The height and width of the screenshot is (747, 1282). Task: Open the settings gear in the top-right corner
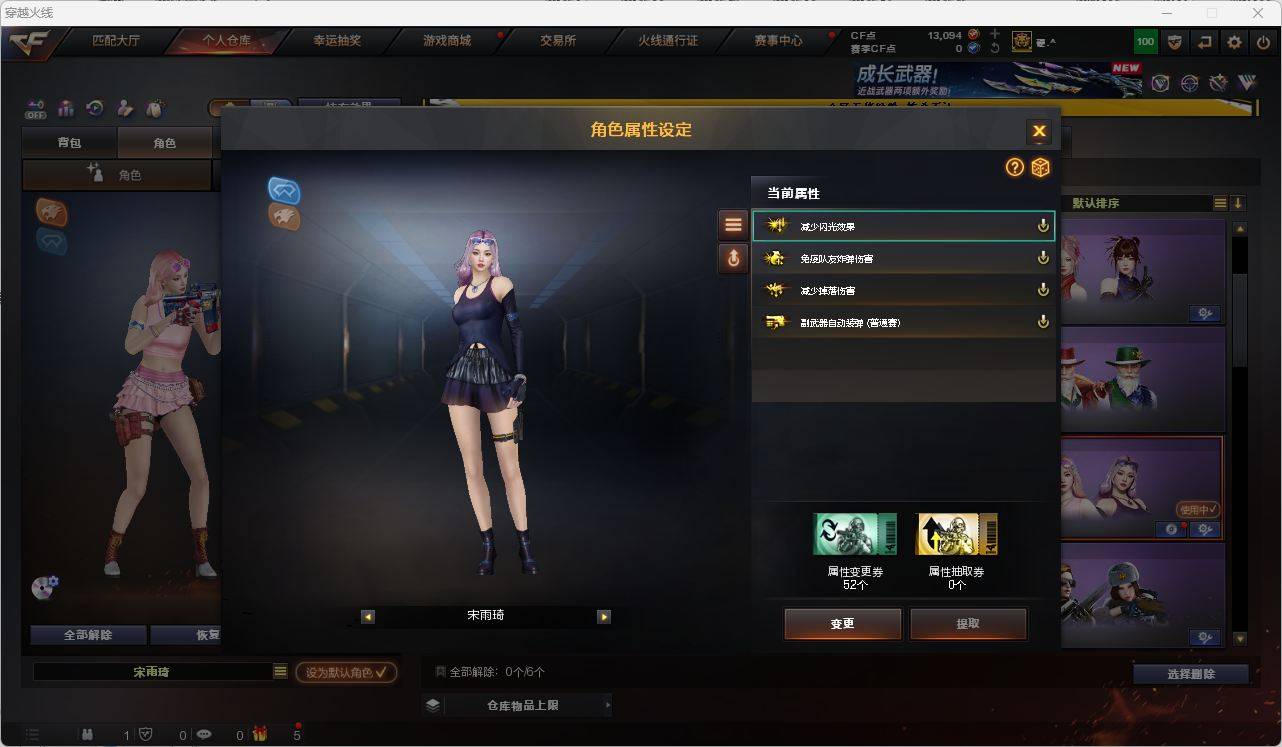[x=1233, y=41]
